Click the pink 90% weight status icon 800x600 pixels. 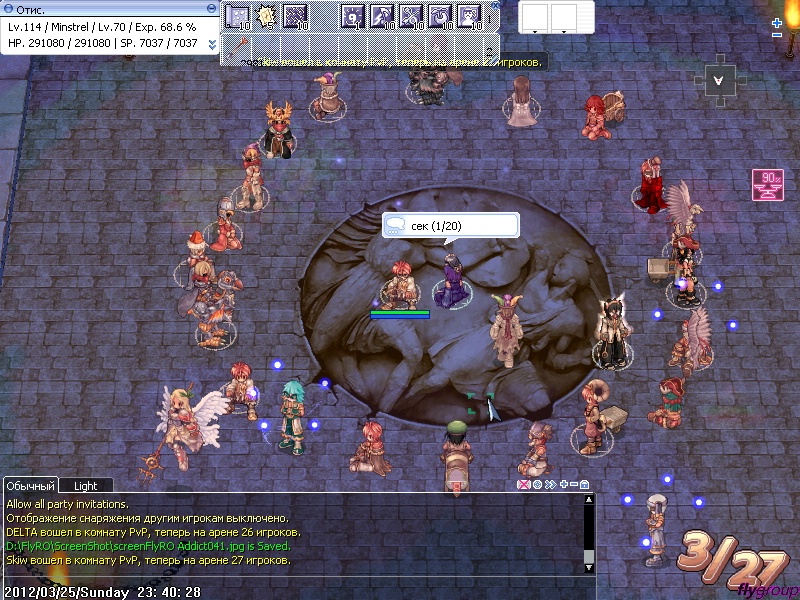point(767,185)
